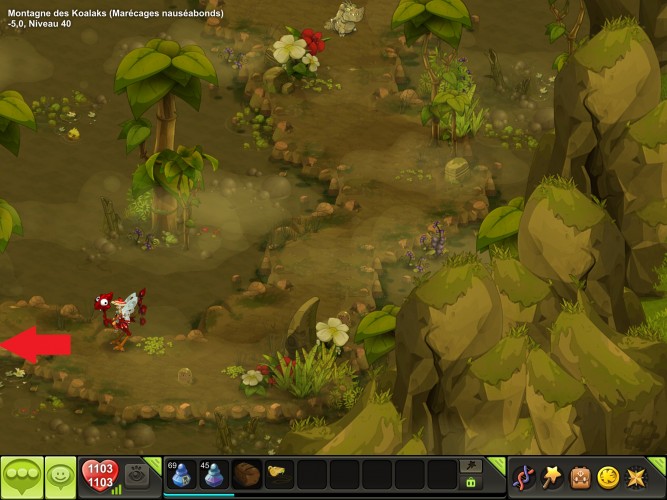Open the backpack inventory
667x500 pixels.
pos(580,477)
